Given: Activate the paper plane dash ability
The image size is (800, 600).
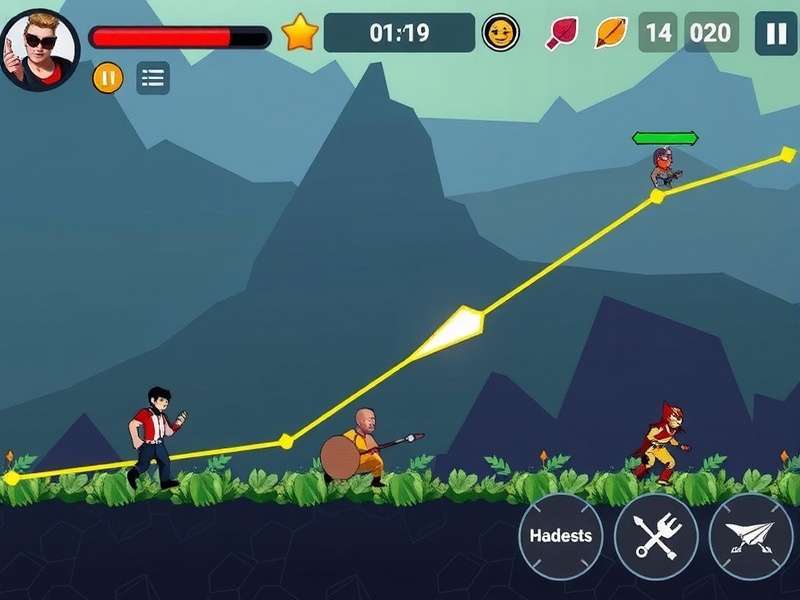Looking at the screenshot, I should (x=750, y=536).
